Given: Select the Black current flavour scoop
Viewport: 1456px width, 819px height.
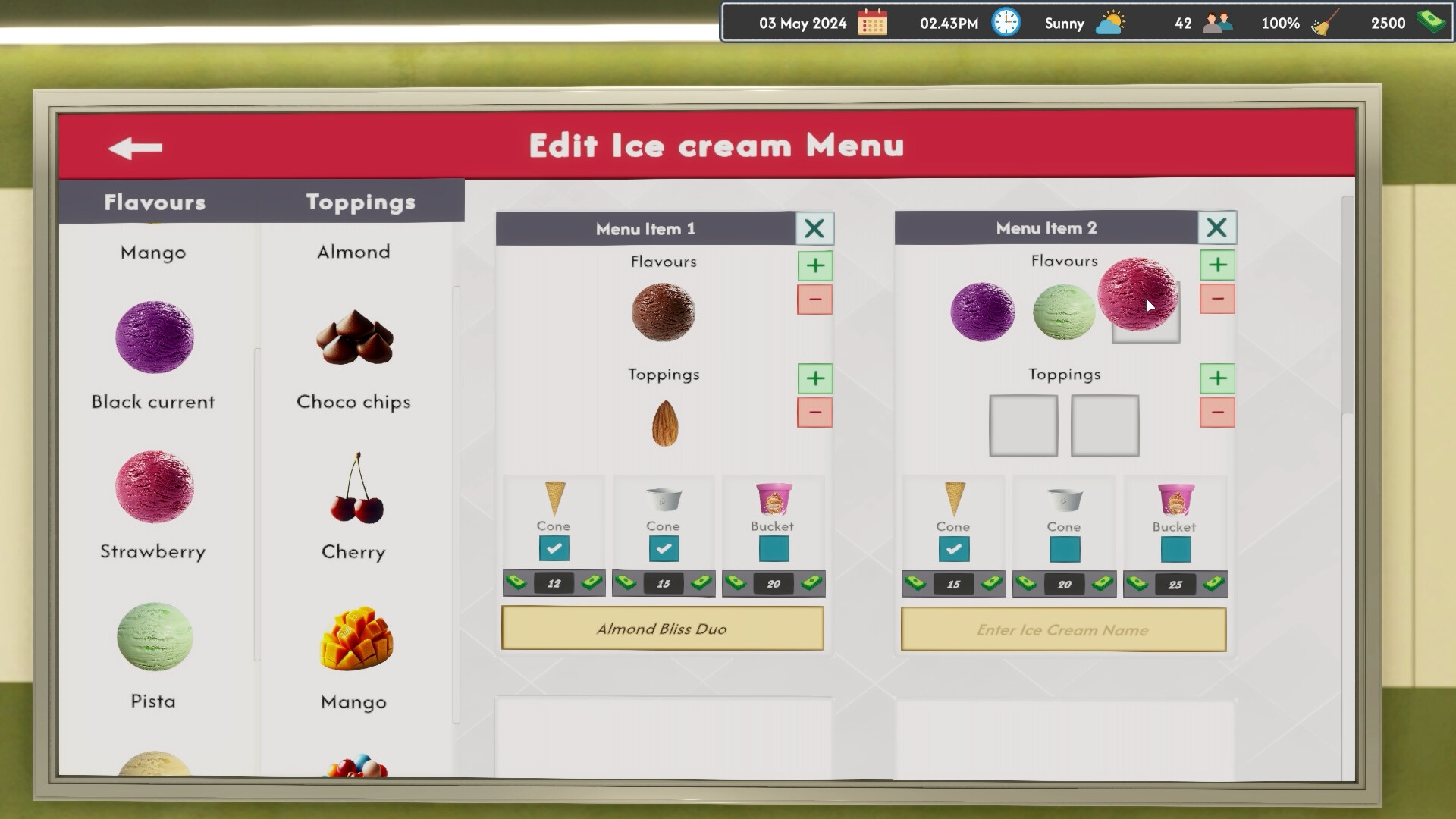Looking at the screenshot, I should tap(154, 338).
